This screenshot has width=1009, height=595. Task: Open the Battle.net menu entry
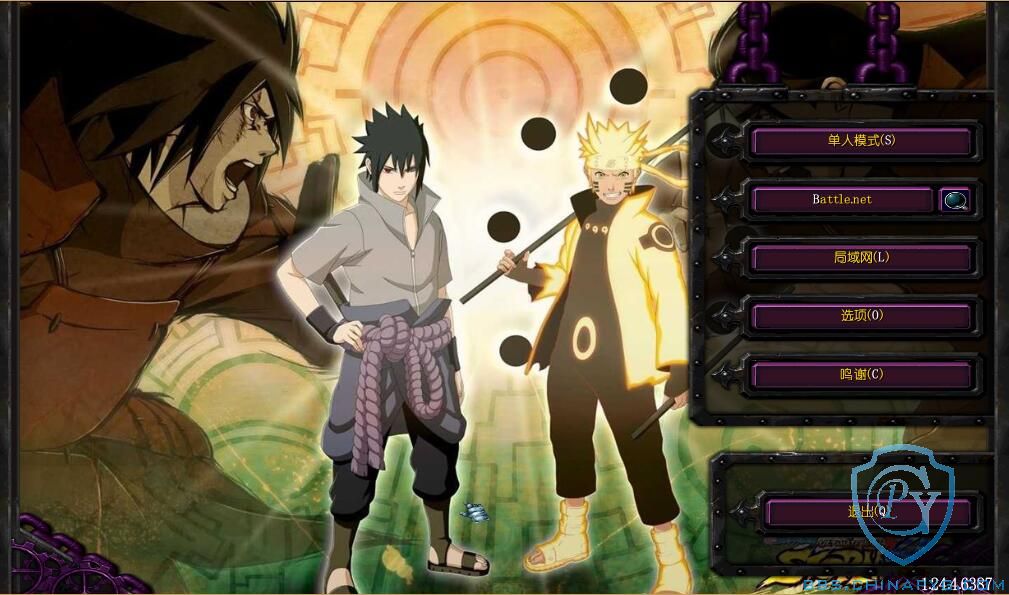pos(841,199)
